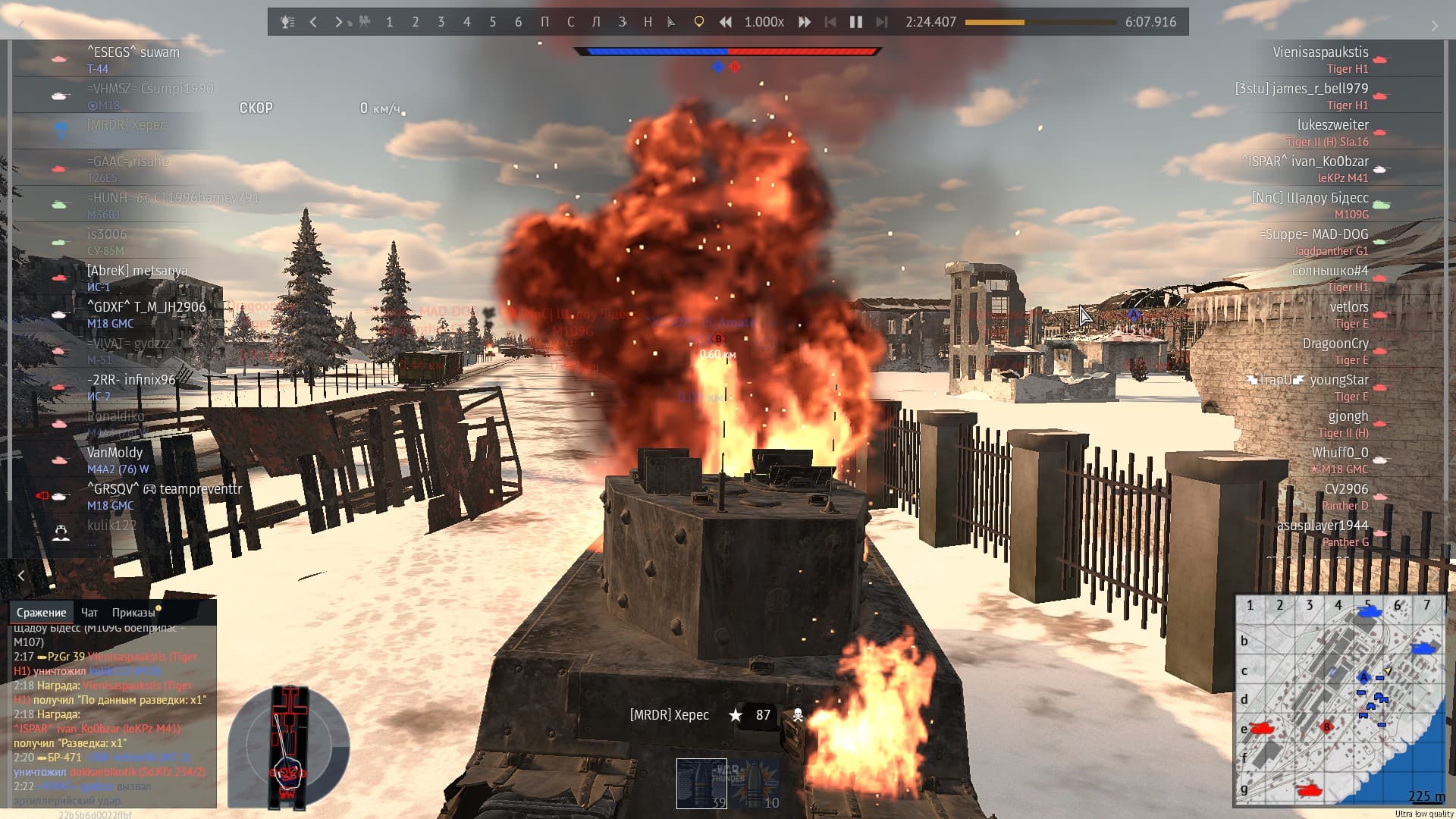Switch to the next player view

click(338, 22)
